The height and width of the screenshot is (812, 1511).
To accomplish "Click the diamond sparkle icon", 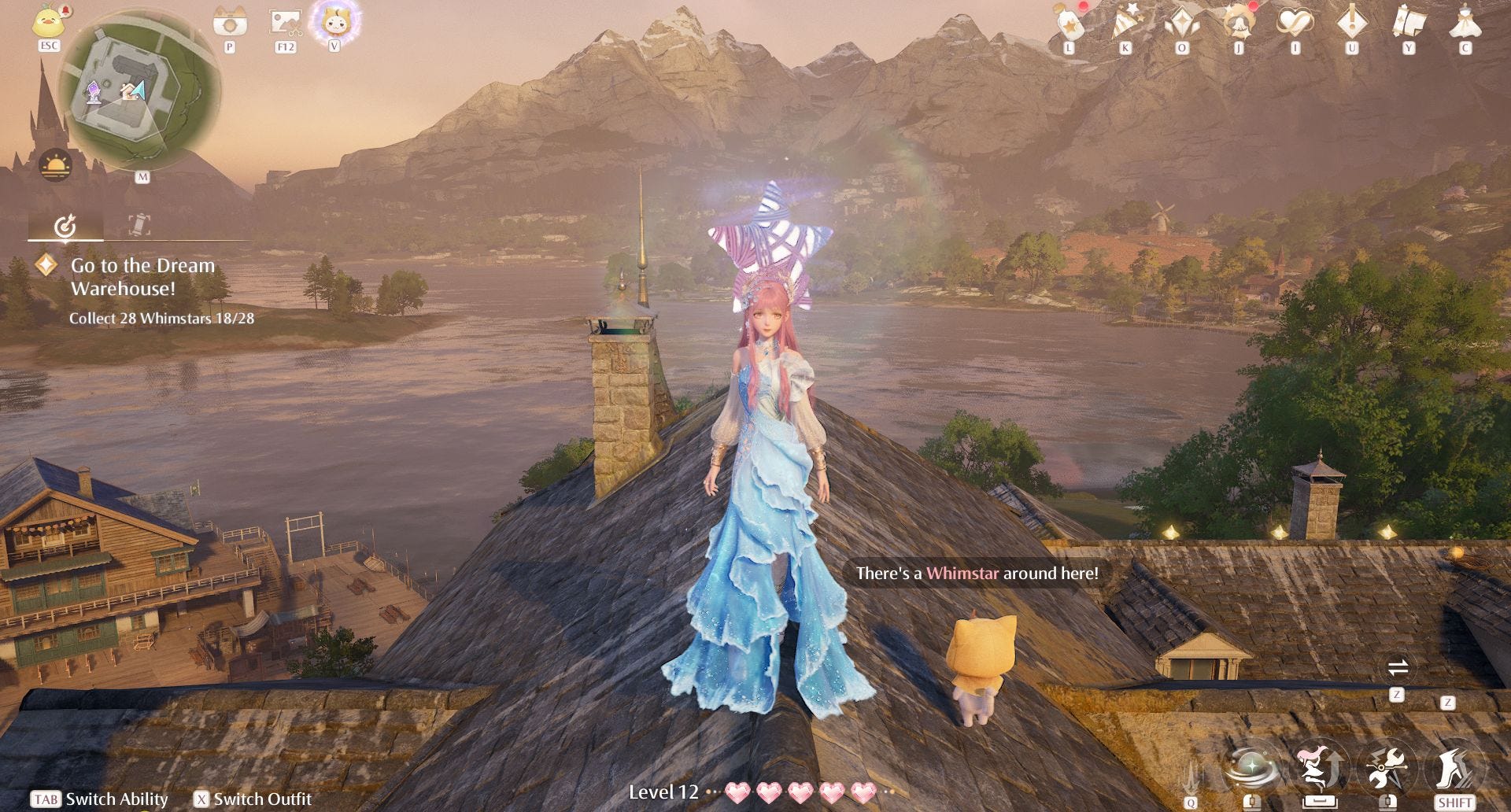I will (x=1182, y=24).
